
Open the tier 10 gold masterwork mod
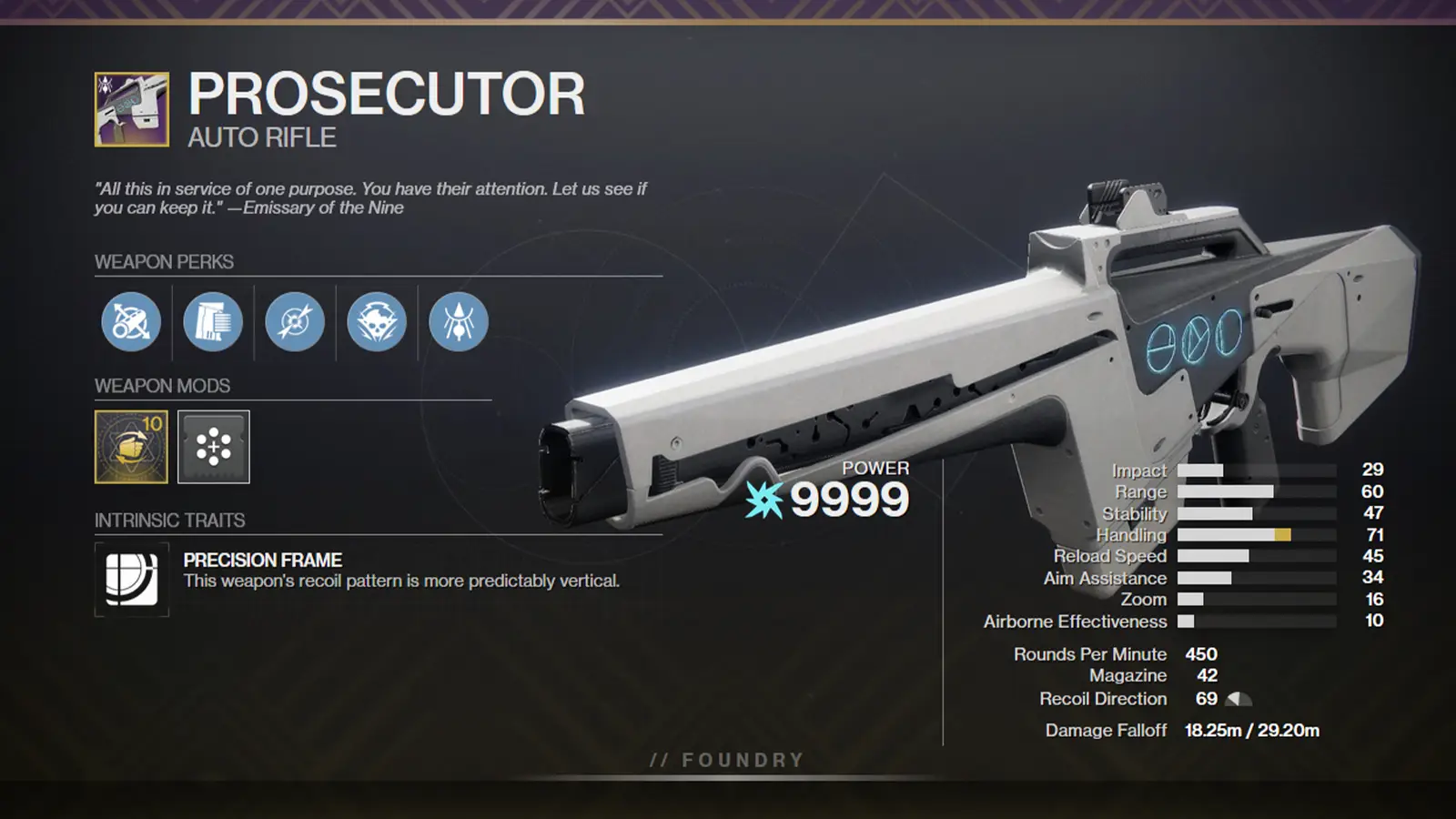click(129, 448)
